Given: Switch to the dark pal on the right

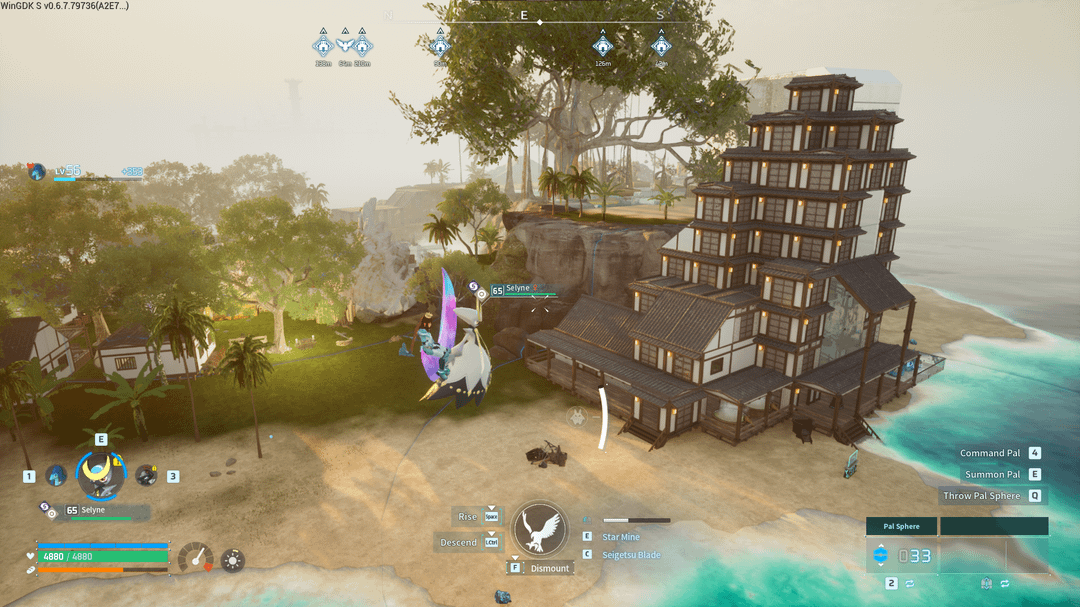Looking at the screenshot, I should pos(146,476).
